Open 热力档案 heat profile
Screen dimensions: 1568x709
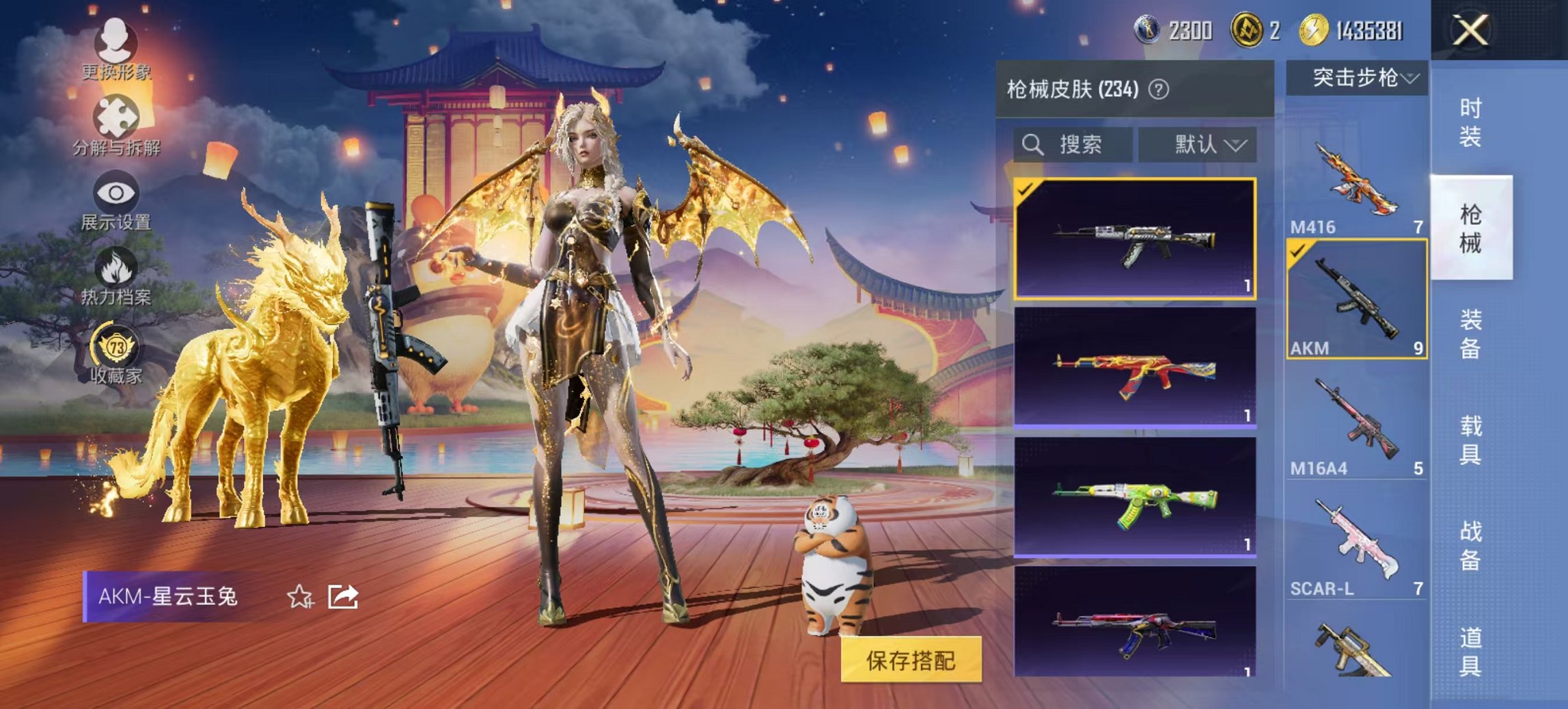[115, 277]
